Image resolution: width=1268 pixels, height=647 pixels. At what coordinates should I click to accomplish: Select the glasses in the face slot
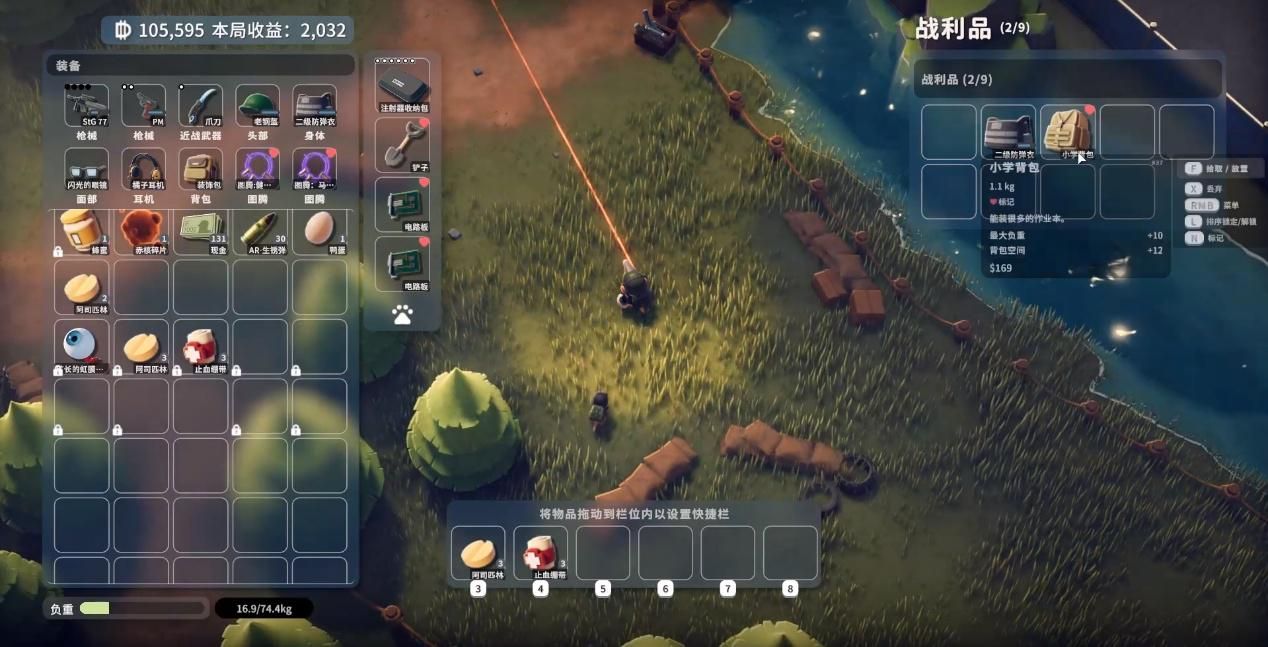pos(86,168)
